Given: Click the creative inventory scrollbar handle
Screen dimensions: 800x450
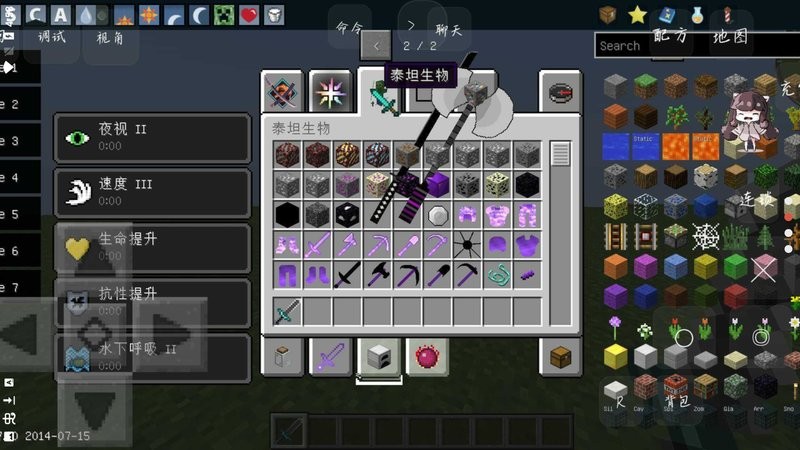Looking at the screenshot, I should pyautogui.click(x=560, y=154).
